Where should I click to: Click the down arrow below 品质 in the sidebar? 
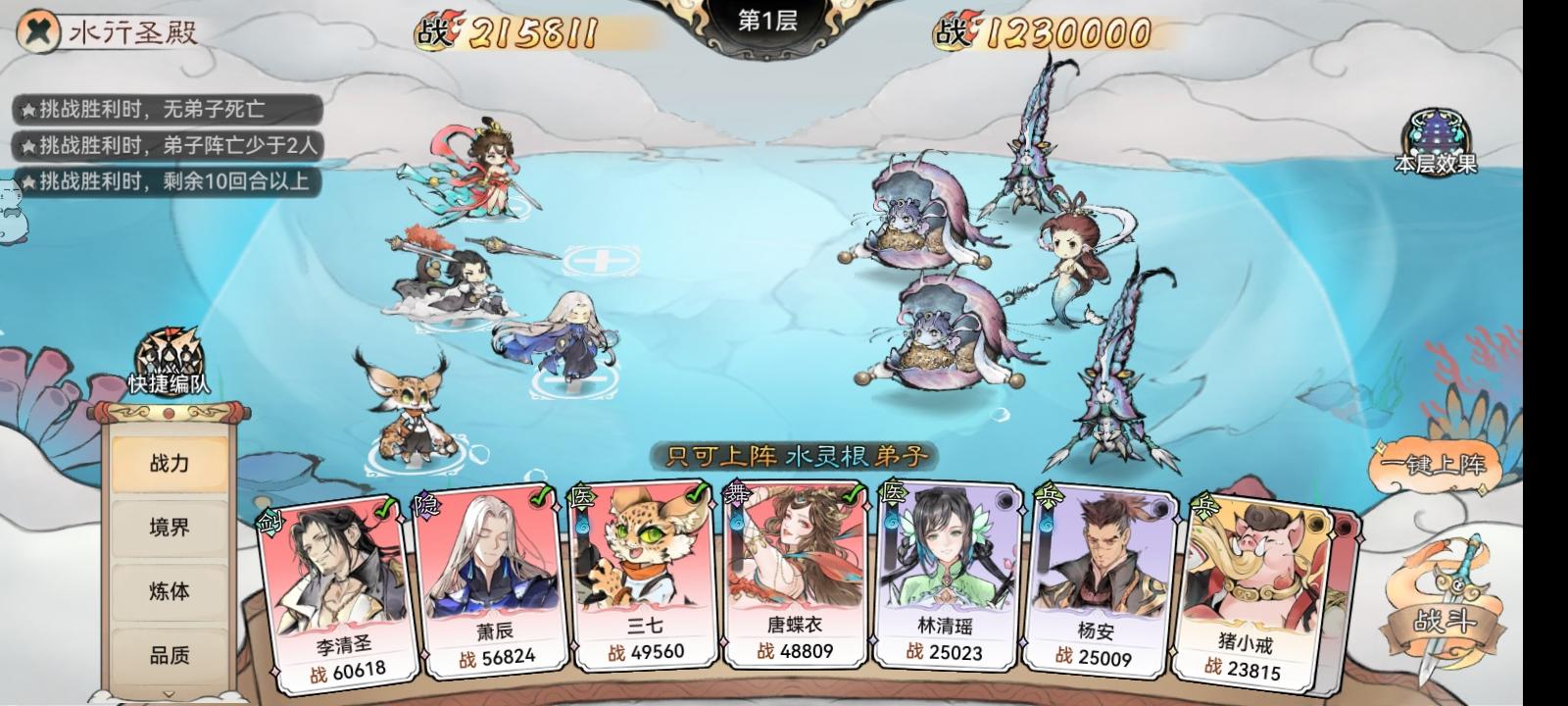tap(169, 695)
